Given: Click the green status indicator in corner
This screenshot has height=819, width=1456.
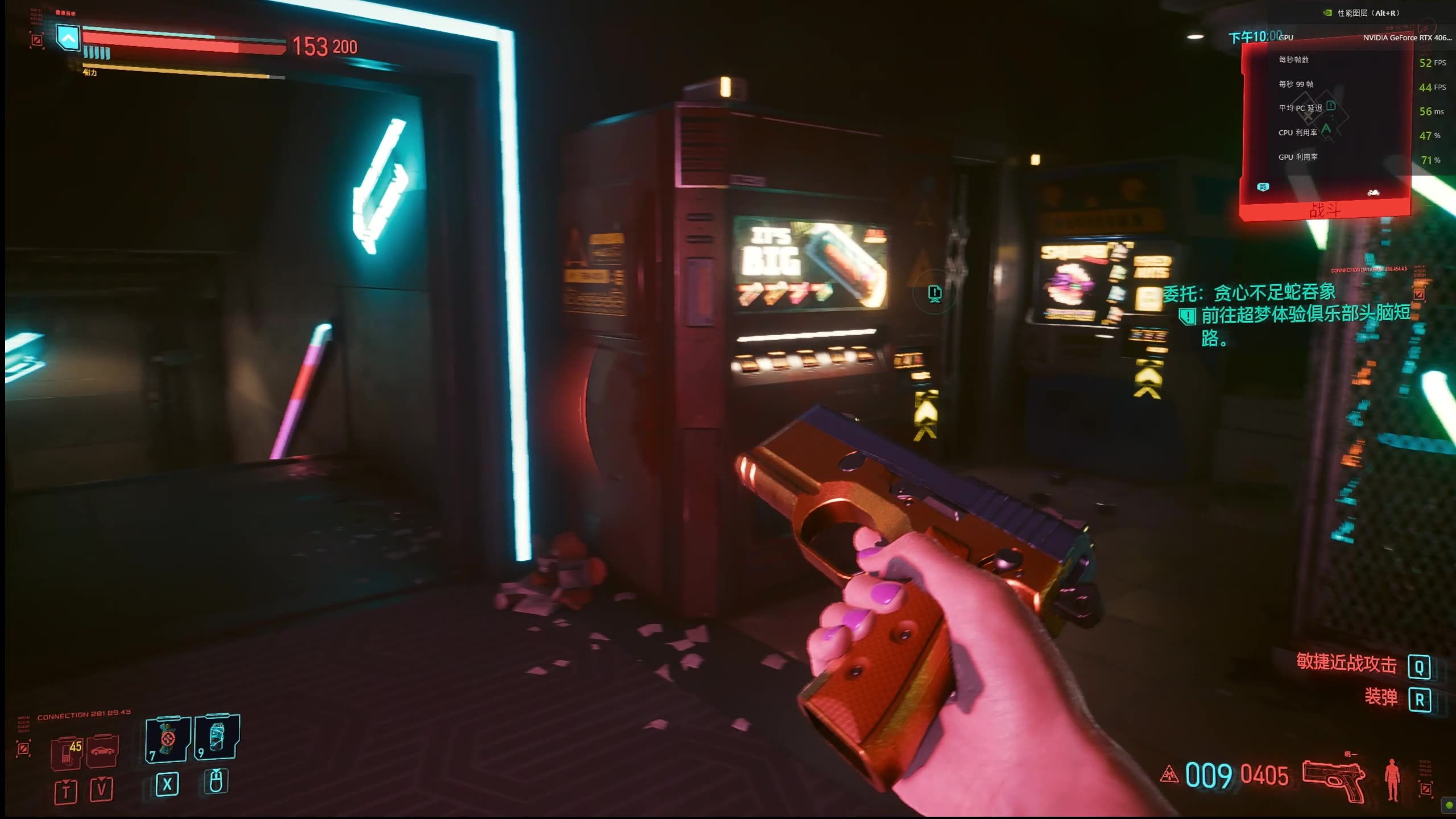Looking at the screenshot, I should click(1449, 805).
